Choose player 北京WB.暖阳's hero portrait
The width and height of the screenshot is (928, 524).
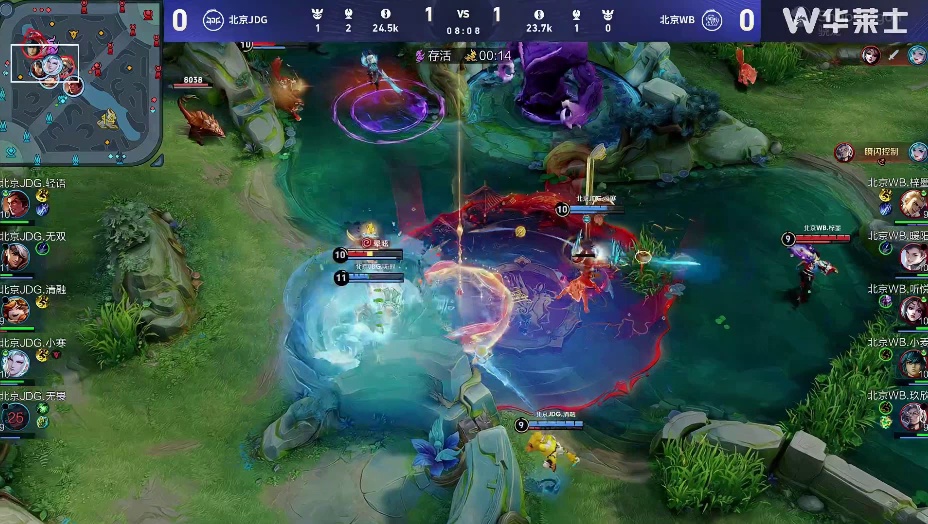[x=912, y=257]
